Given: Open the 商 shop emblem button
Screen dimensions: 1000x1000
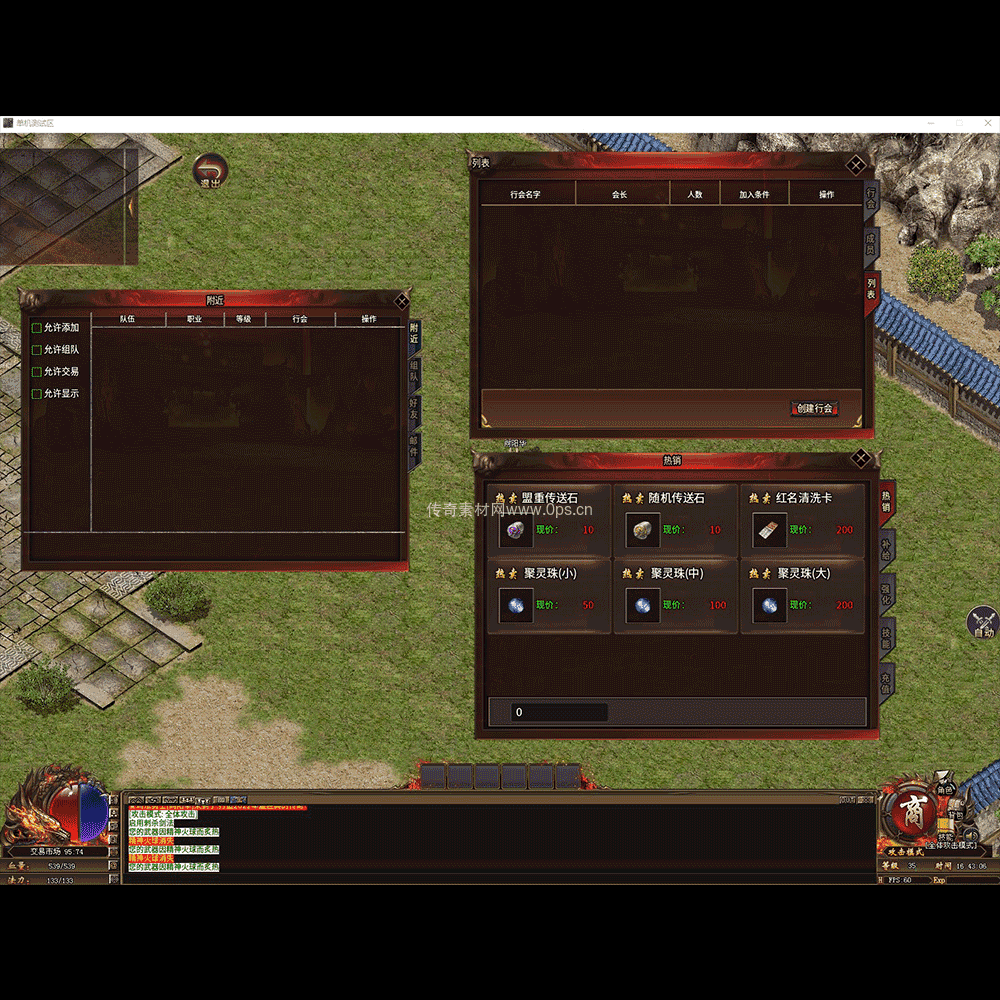Looking at the screenshot, I should tap(911, 810).
